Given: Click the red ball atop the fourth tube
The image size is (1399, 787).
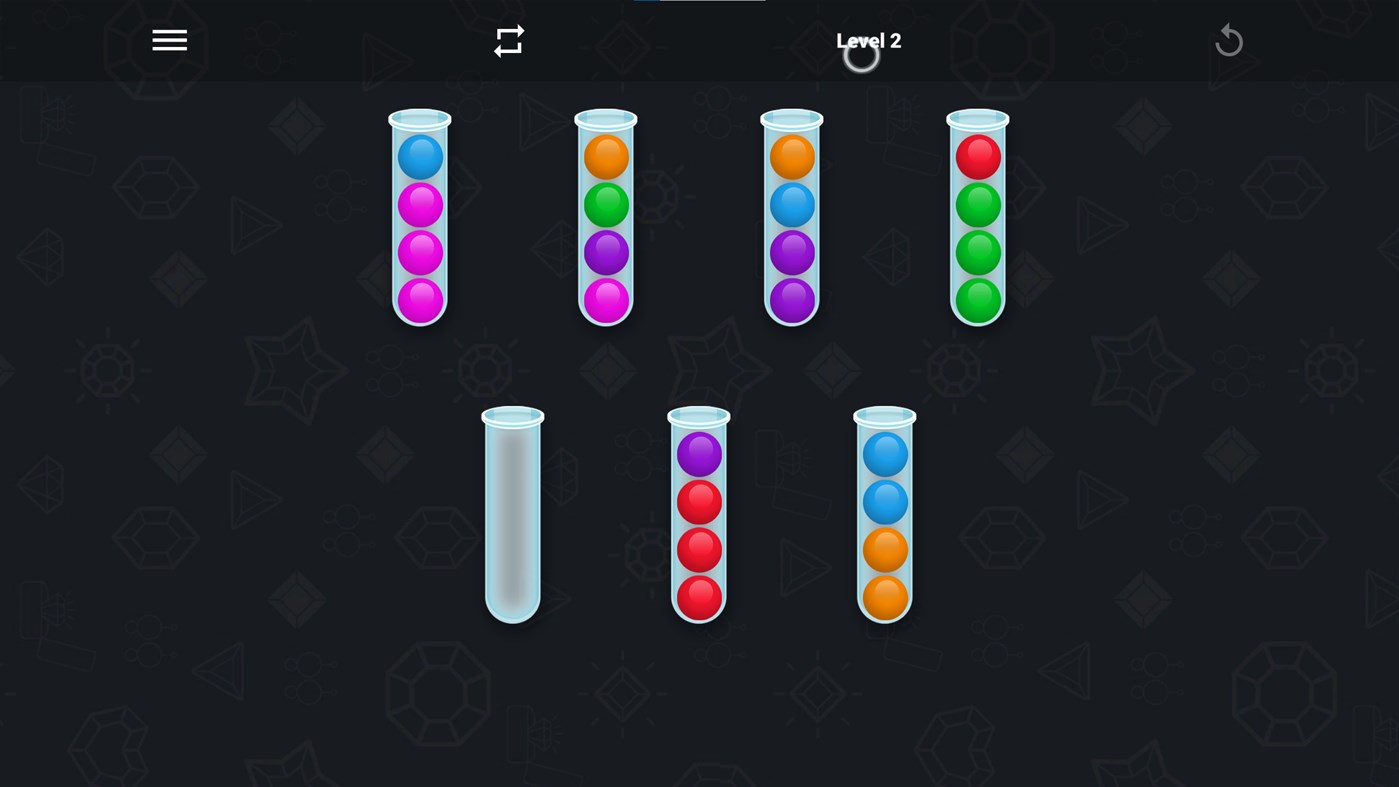Looking at the screenshot, I should tap(977, 157).
